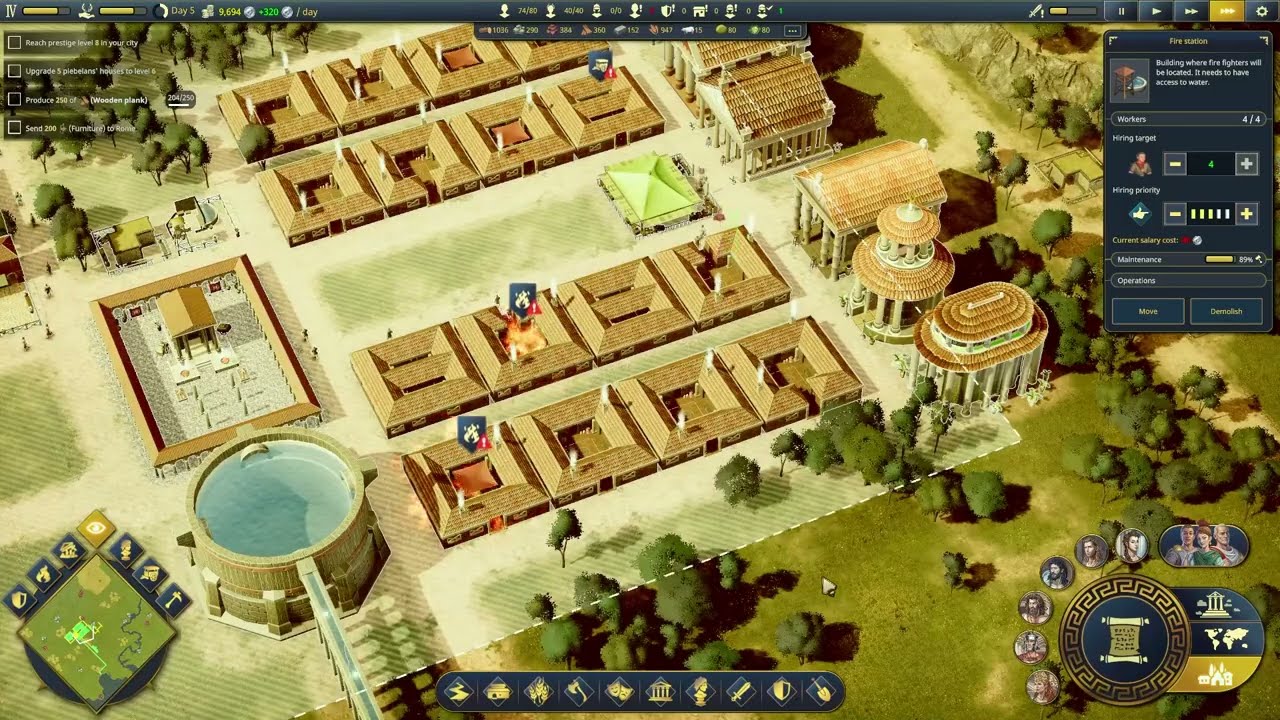
Task: Pause the game
Action: (1121, 11)
